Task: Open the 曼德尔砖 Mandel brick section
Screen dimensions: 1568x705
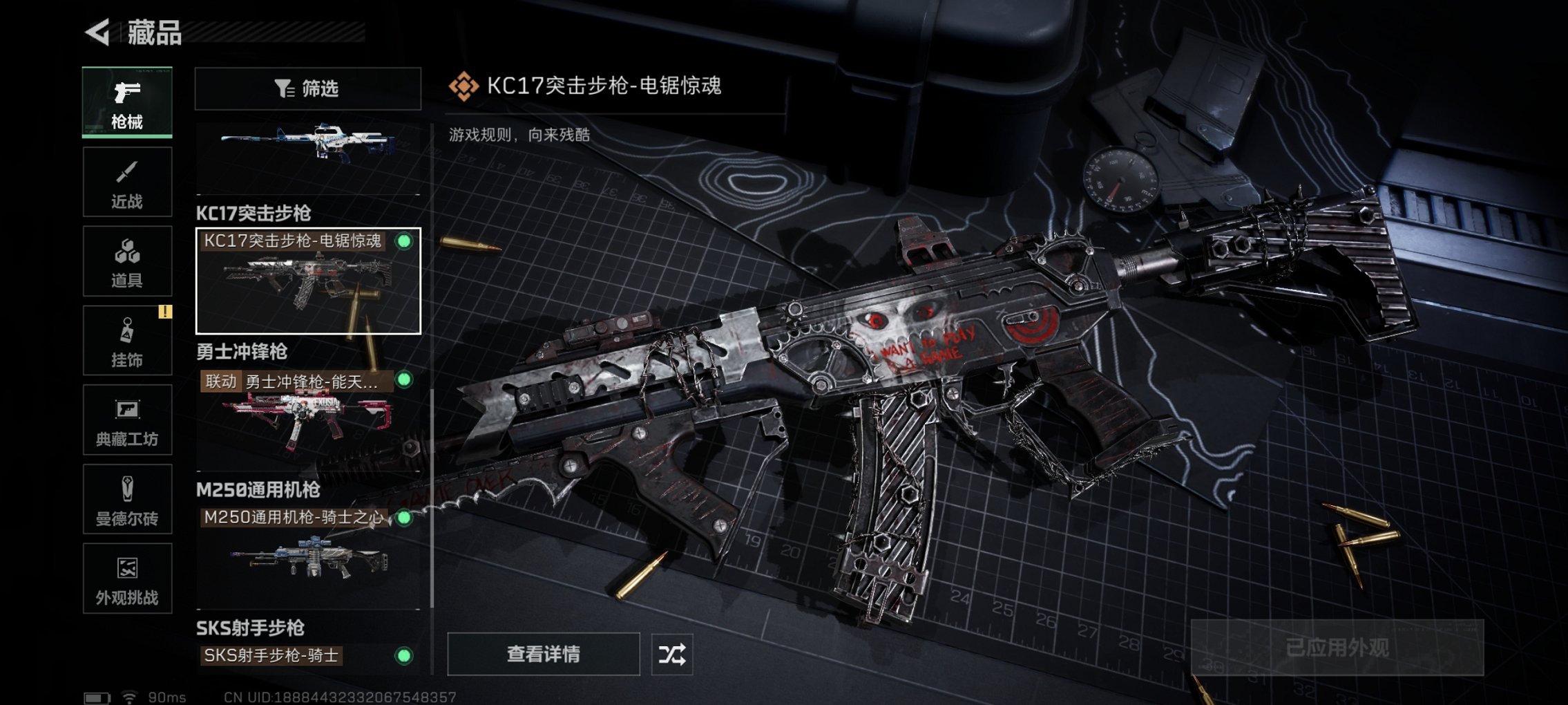Action: 126,499
